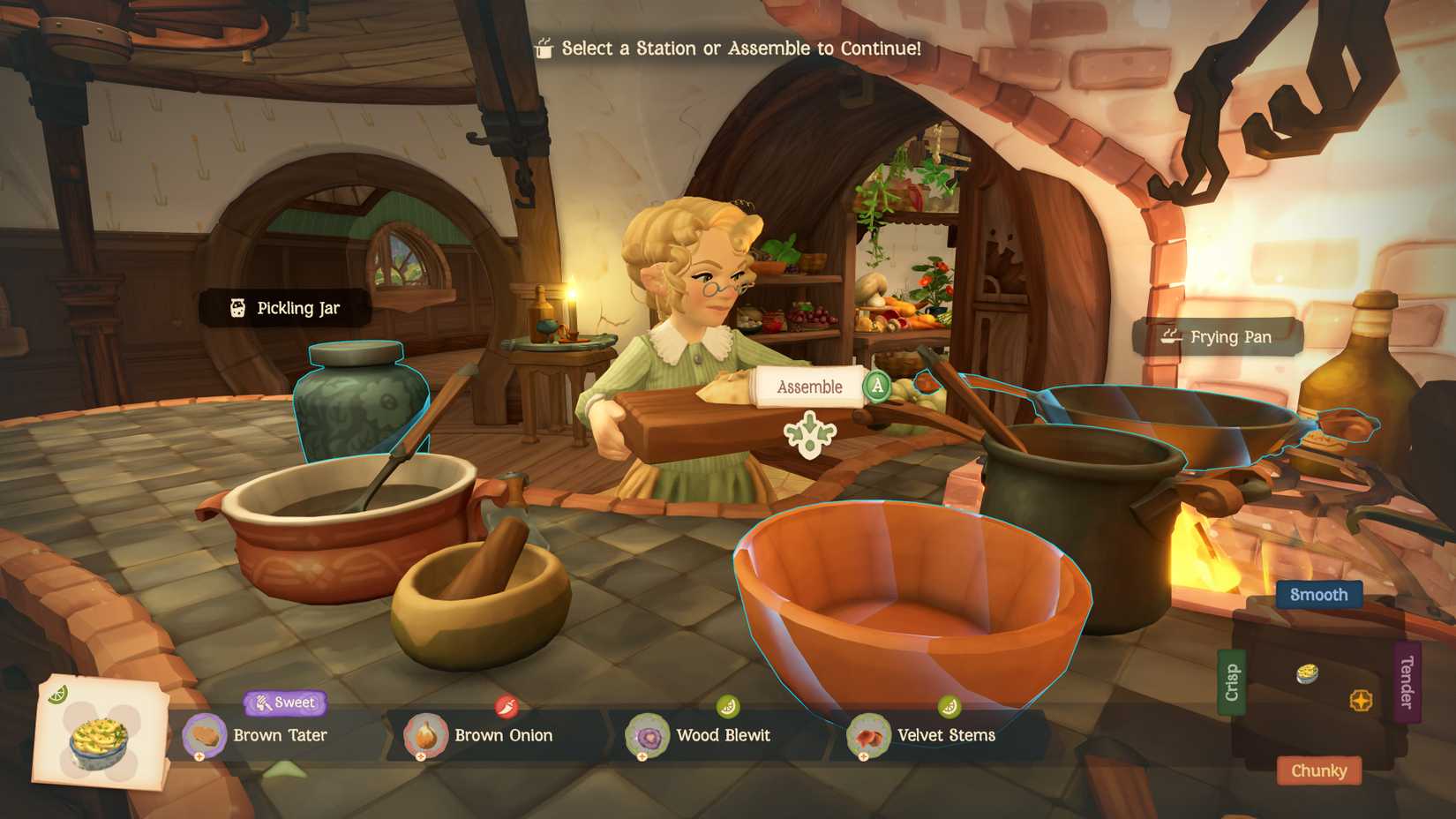Select the Chunky texture option
1456x819 pixels.
point(1318,770)
